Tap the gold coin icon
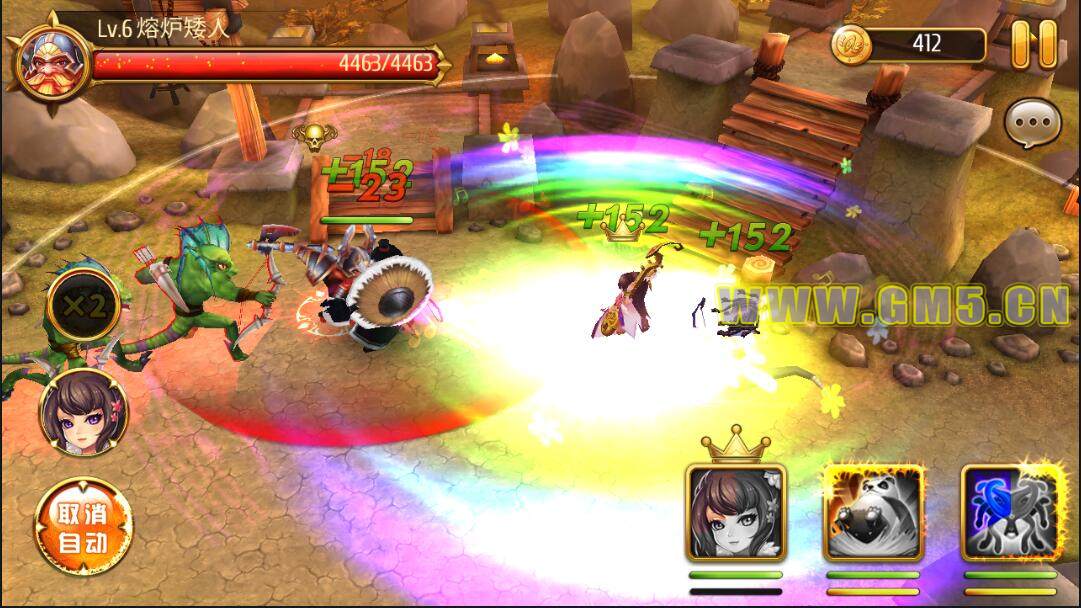This screenshot has width=1081, height=608. coord(852,44)
